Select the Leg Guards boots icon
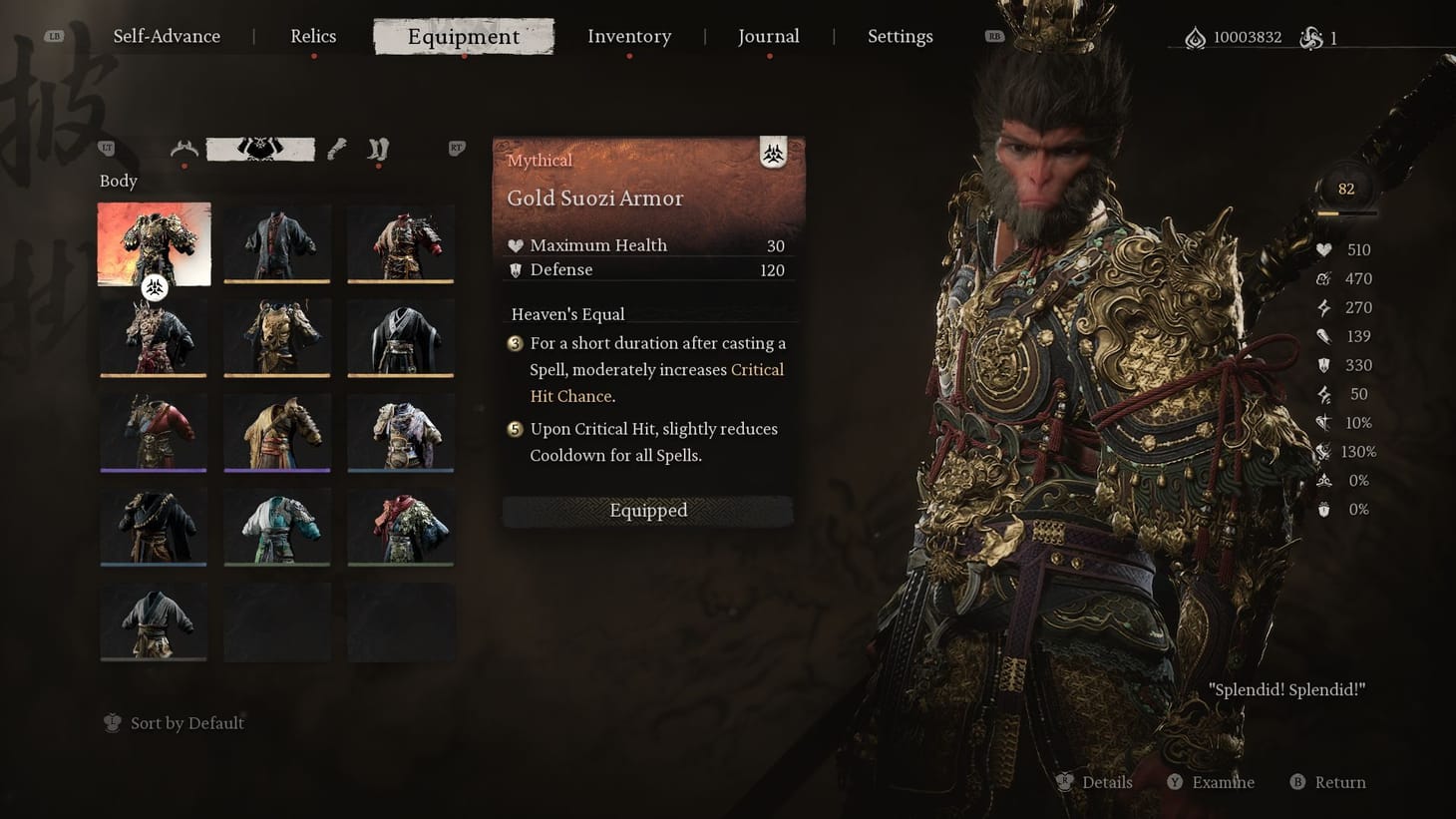The width and height of the screenshot is (1456, 819). tap(377, 150)
